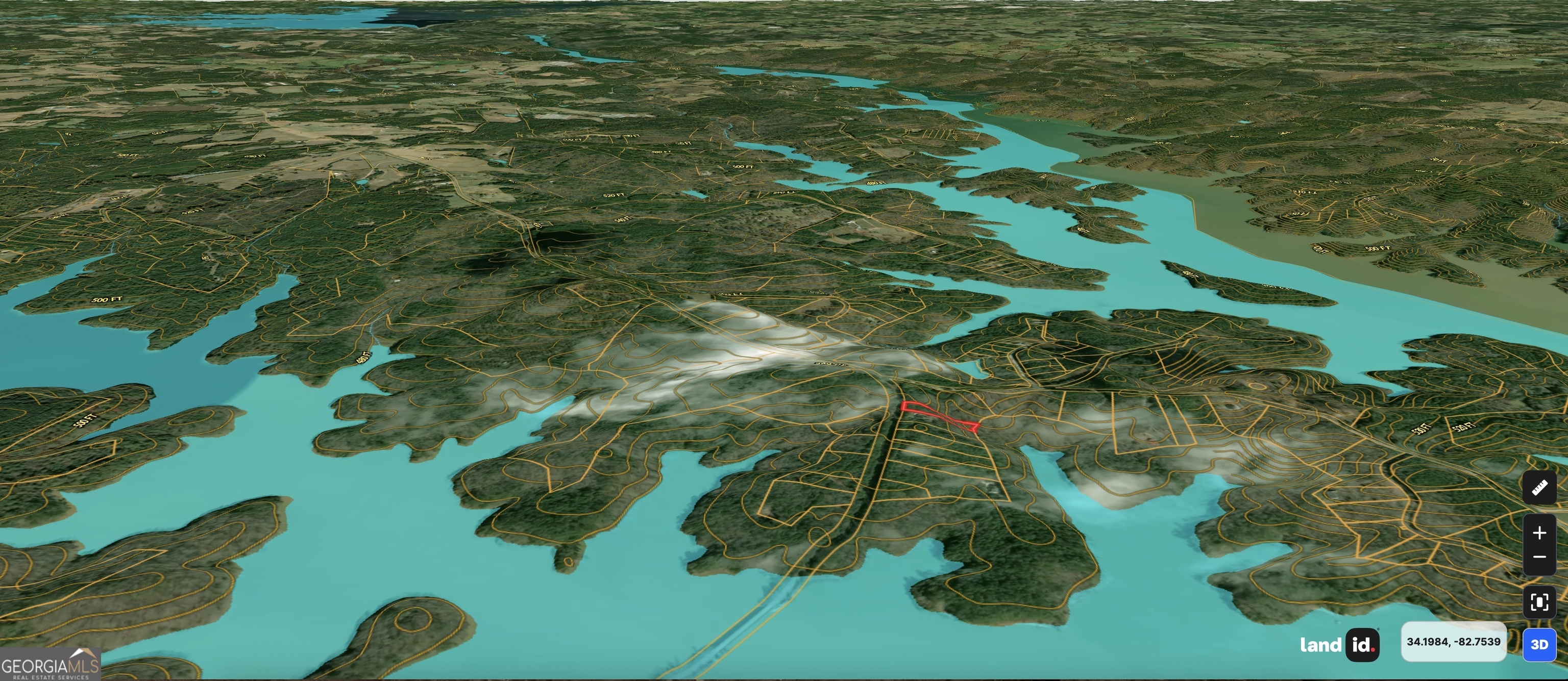Zoom out with the minus button
This screenshot has height=681, width=1568.
pyautogui.click(x=1539, y=558)
